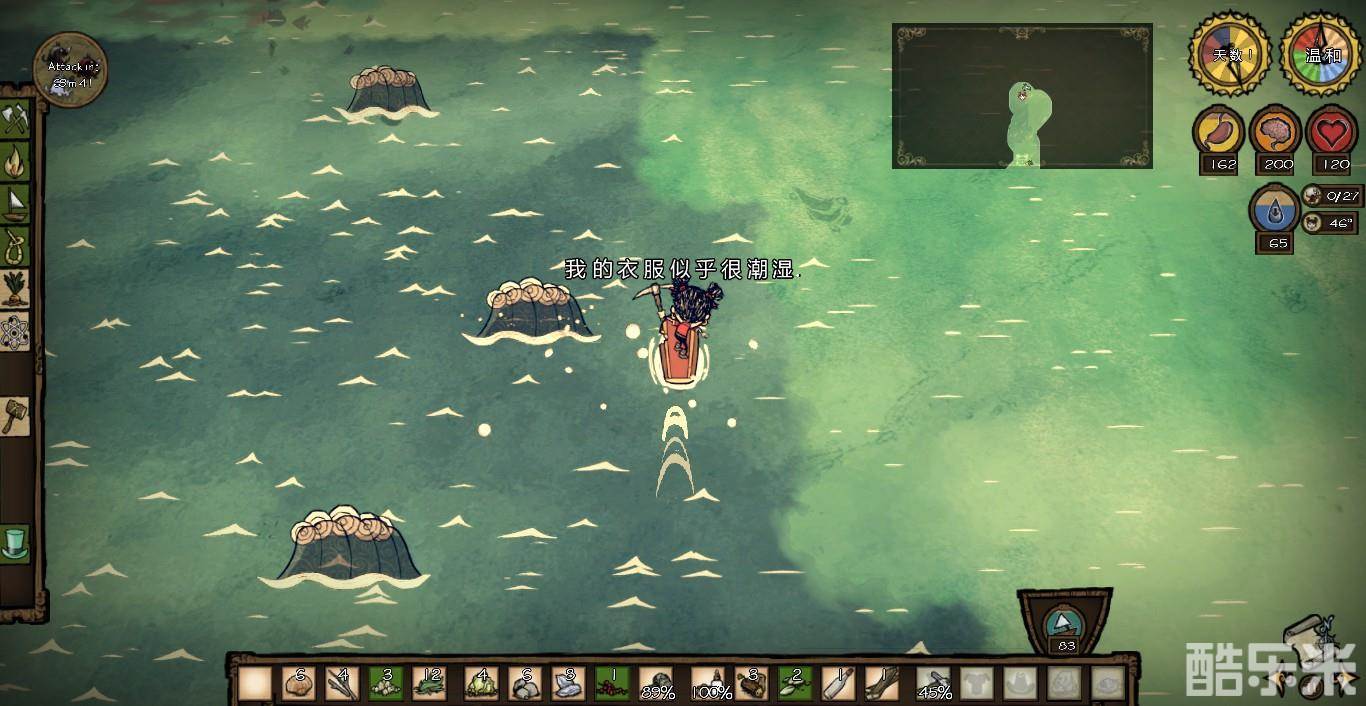
Task: Select the message in a bottle slot
Action: pyautogui.click(x=838, y=684)
